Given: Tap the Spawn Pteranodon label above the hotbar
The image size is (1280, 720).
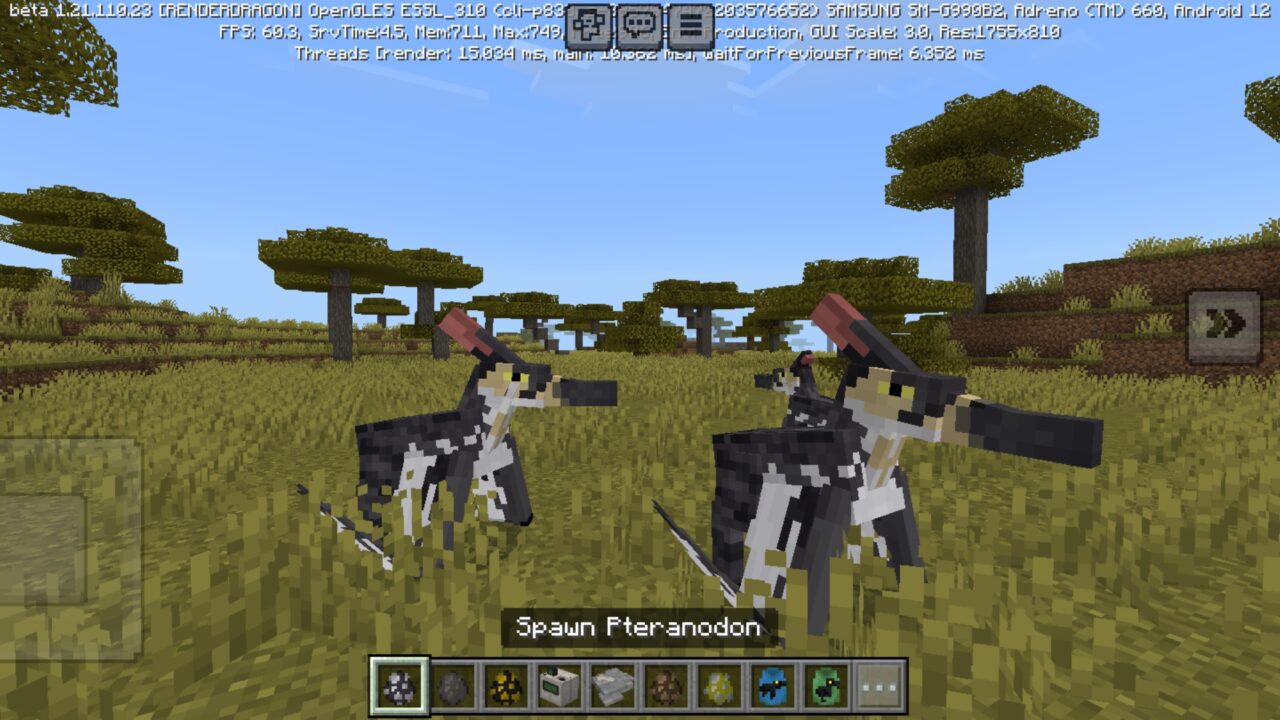Looking at the screenshot, I should 640,626.
